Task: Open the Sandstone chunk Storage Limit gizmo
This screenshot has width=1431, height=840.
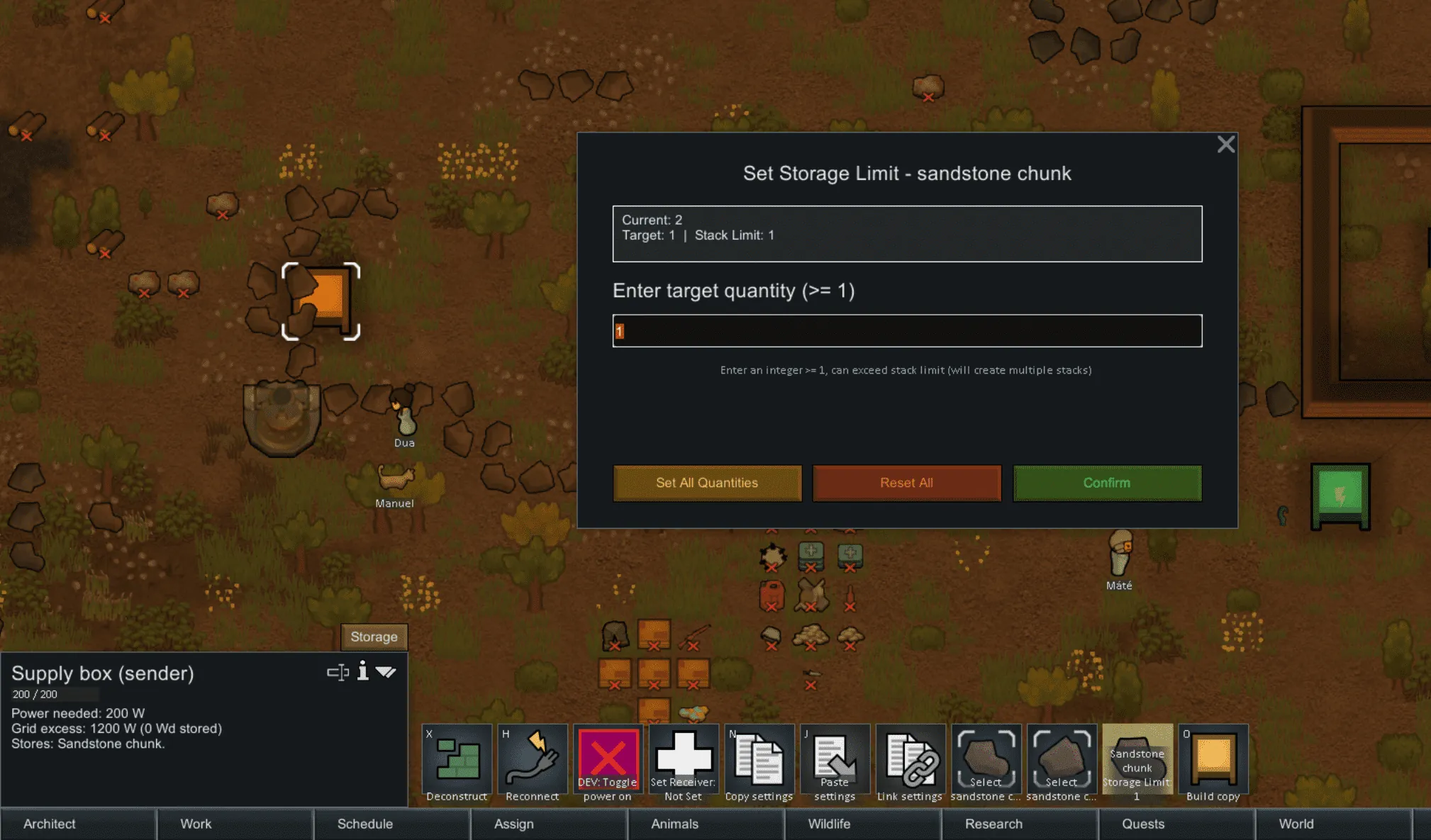Action: coord(1137,762)
